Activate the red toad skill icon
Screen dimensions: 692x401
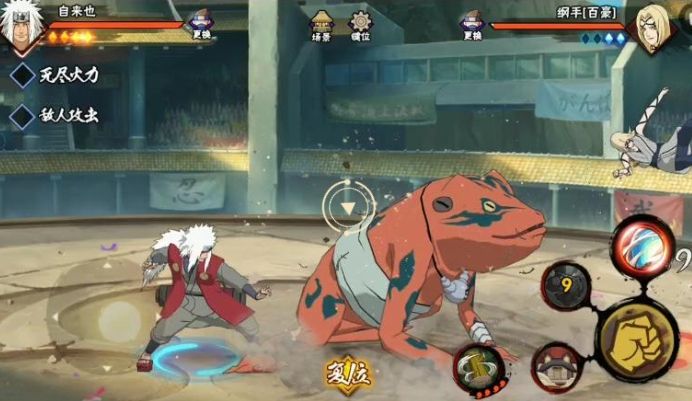tap(557, 366)
